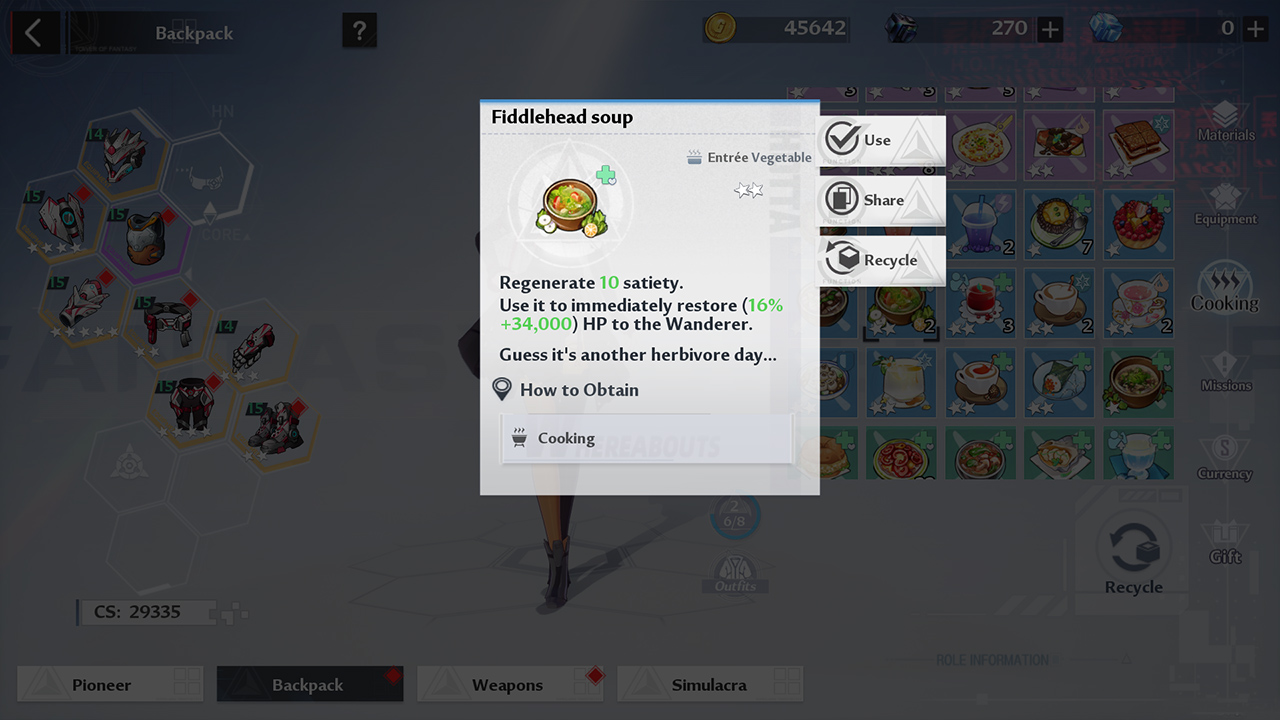Open the Gift section in the sidebar
This screenshot has width=1280, height=720.
point(1225,542)
